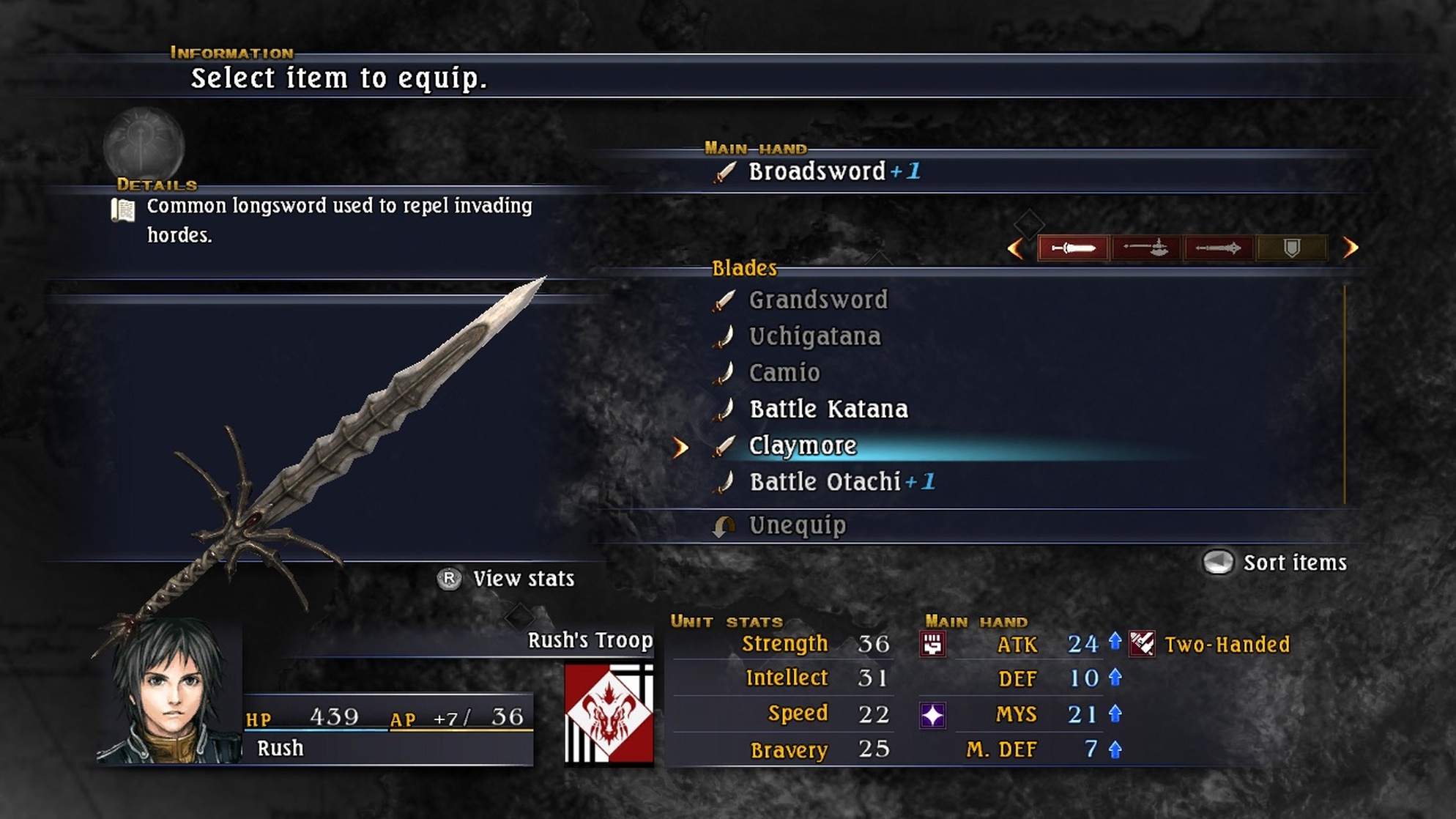The image size is (1456, 819).
Task: Show the shield category tab
Action: click(x=1291, y=248)
